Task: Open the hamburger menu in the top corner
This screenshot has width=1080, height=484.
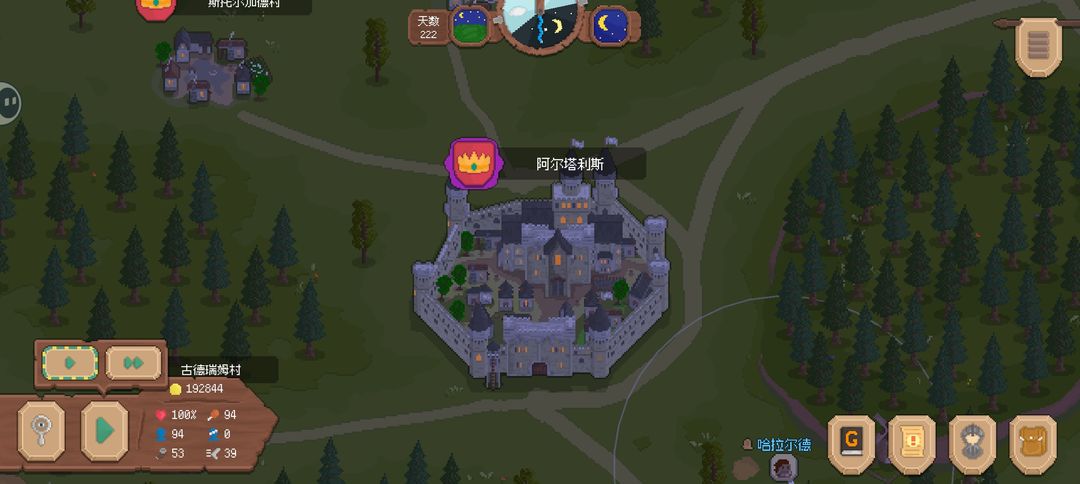Action: pos(1039,45)
